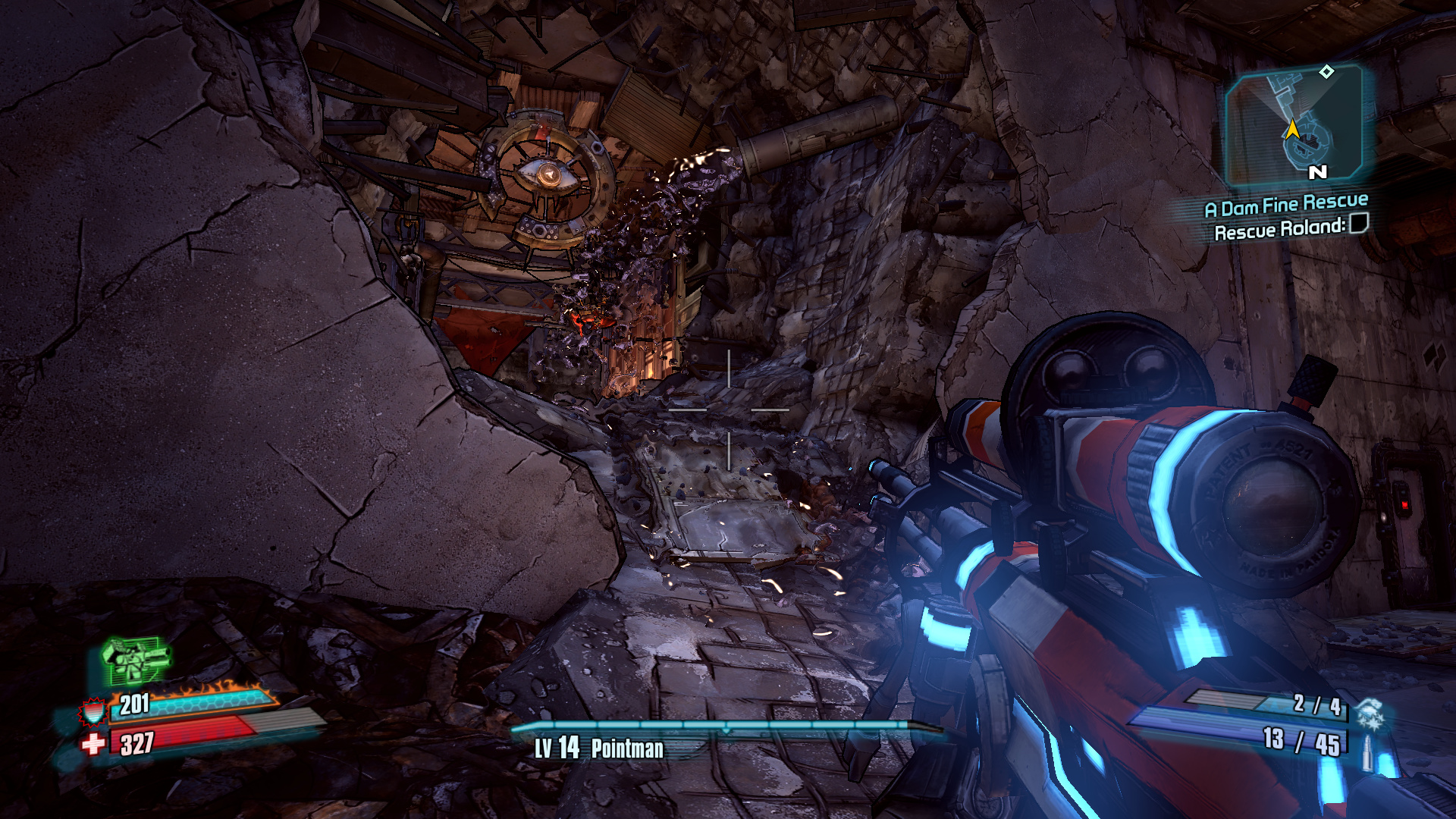The image size is (1456, 819).
Task: Activate the green turret action skill icon
Action: tap(135, 660)
